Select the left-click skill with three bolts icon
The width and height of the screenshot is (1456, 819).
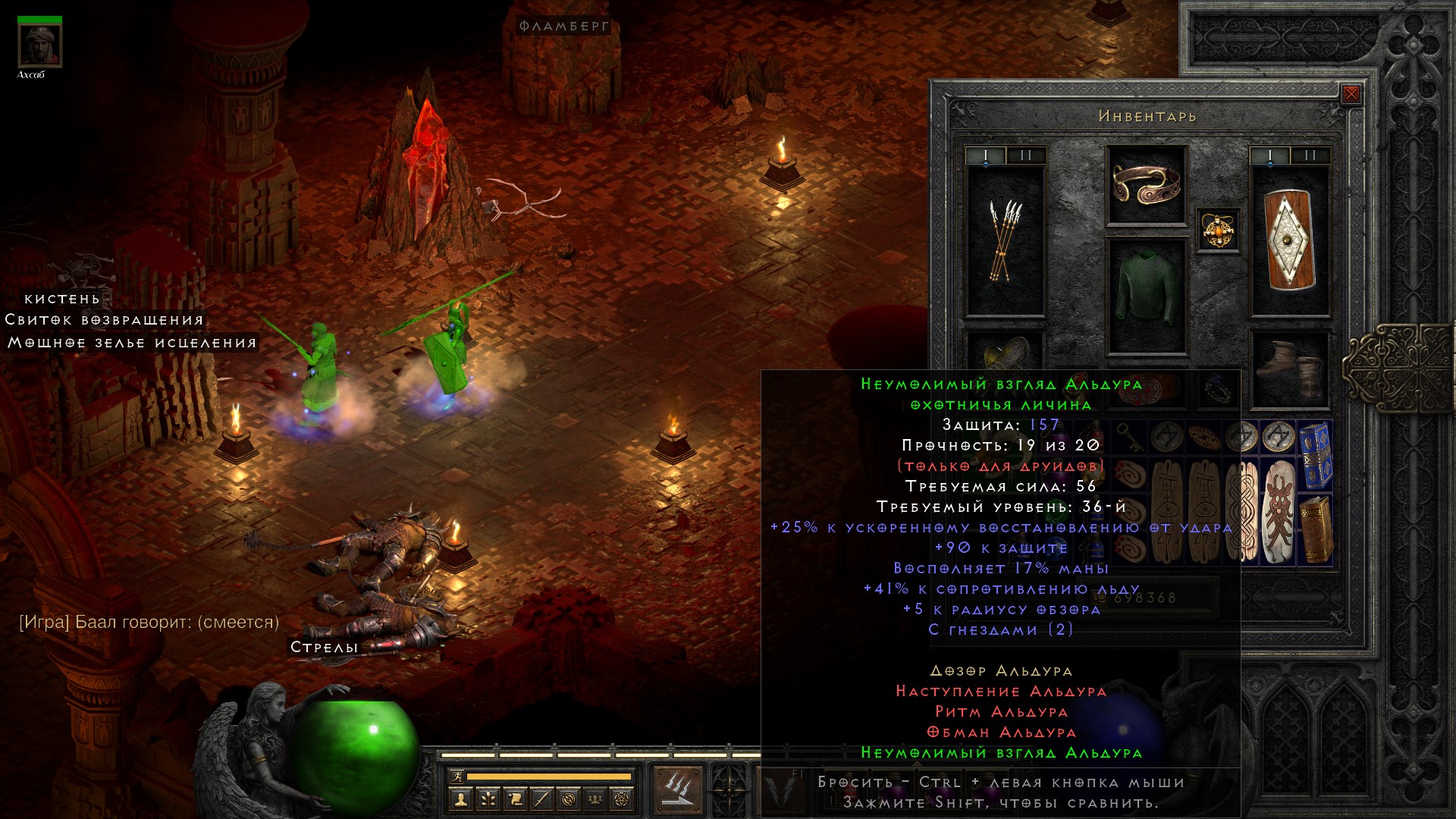point(677,790)
